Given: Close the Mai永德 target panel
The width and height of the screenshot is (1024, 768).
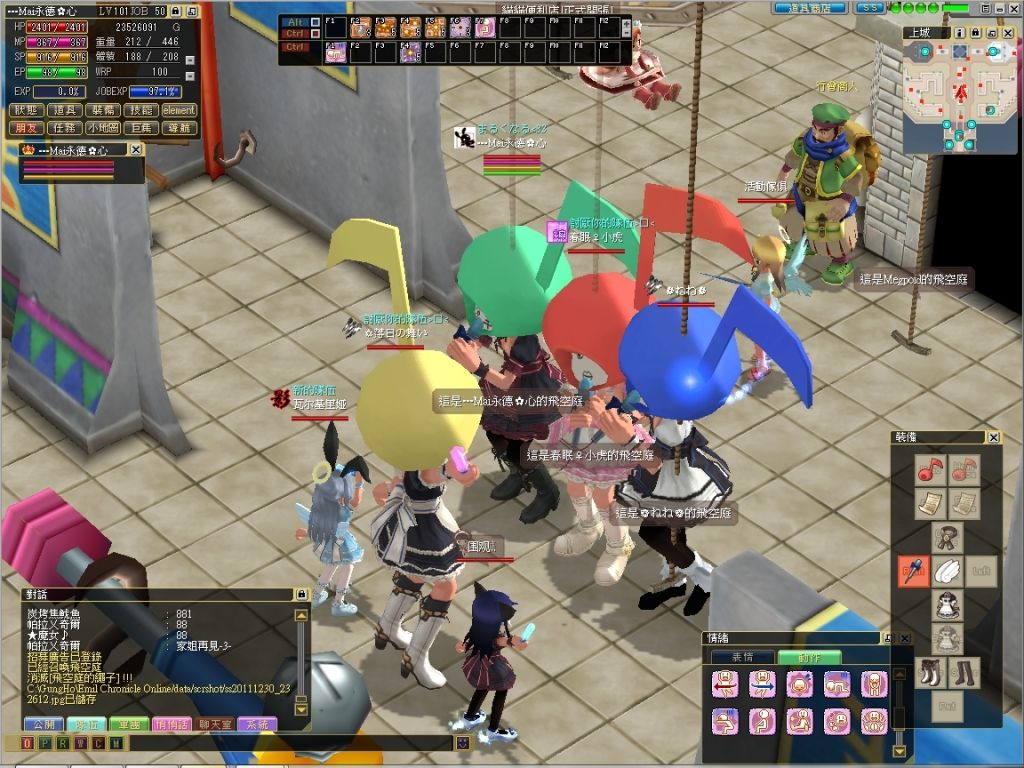Looking at the screenshot, I should tap(136, 150).
